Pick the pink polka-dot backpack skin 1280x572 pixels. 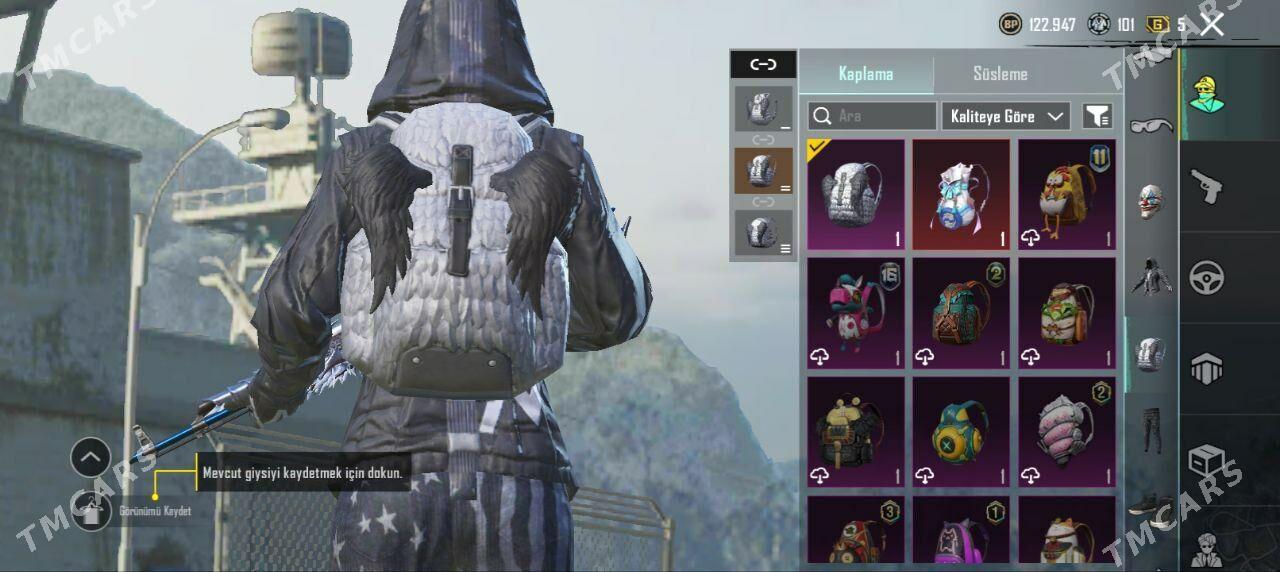[856, 313]
